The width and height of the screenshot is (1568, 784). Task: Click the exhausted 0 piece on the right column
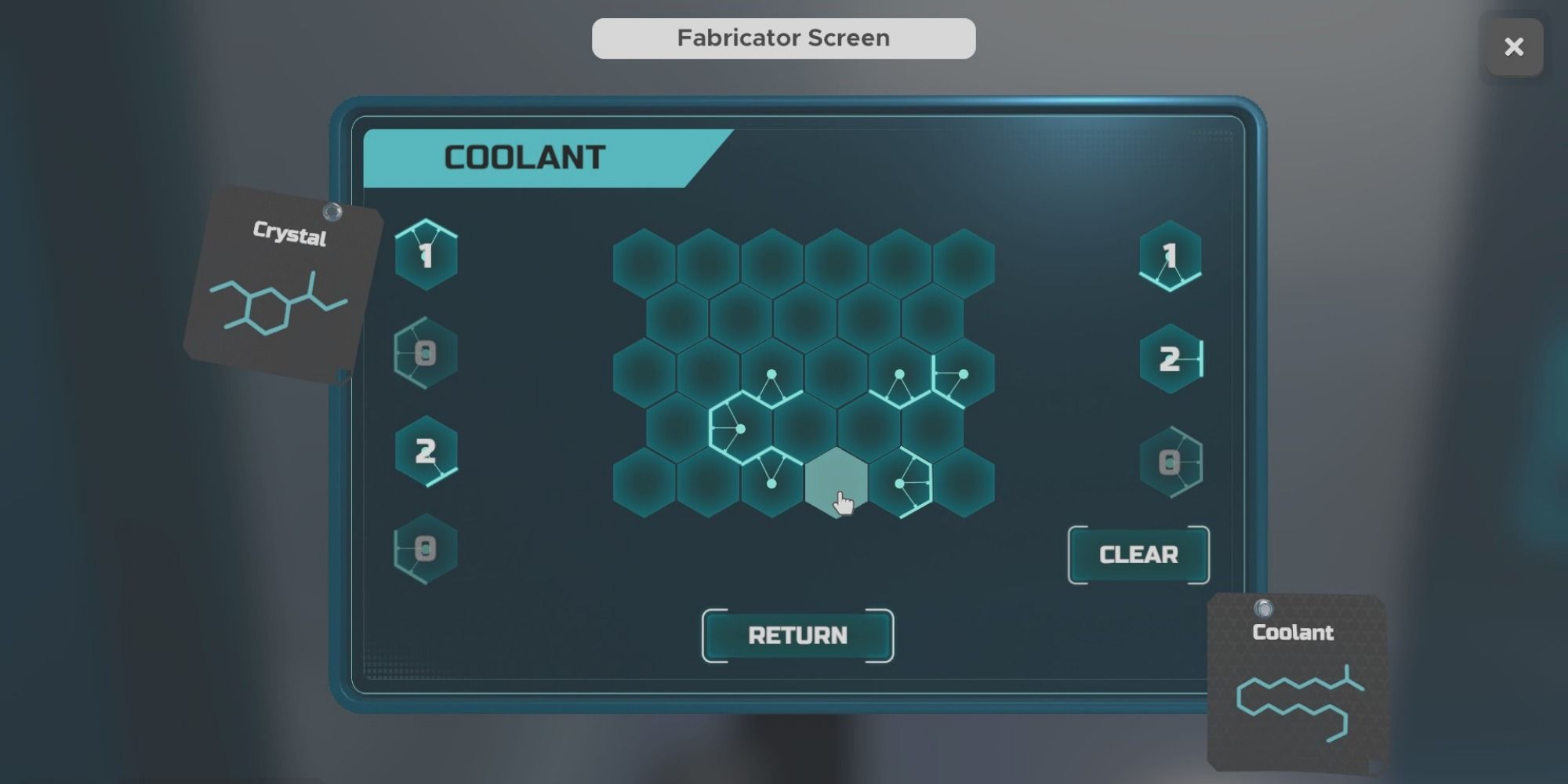[1170, 463]
